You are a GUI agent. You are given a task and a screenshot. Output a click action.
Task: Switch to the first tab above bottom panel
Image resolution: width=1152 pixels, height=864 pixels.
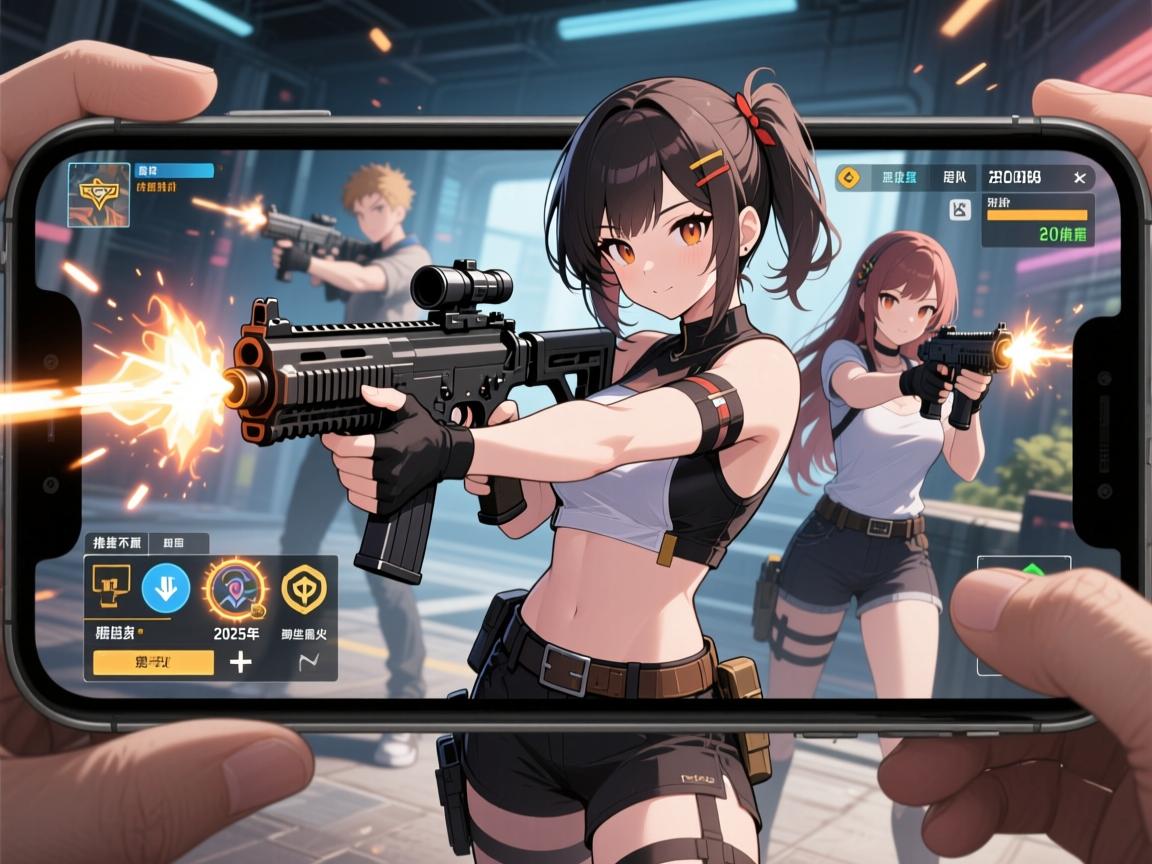tap(117, 543)
